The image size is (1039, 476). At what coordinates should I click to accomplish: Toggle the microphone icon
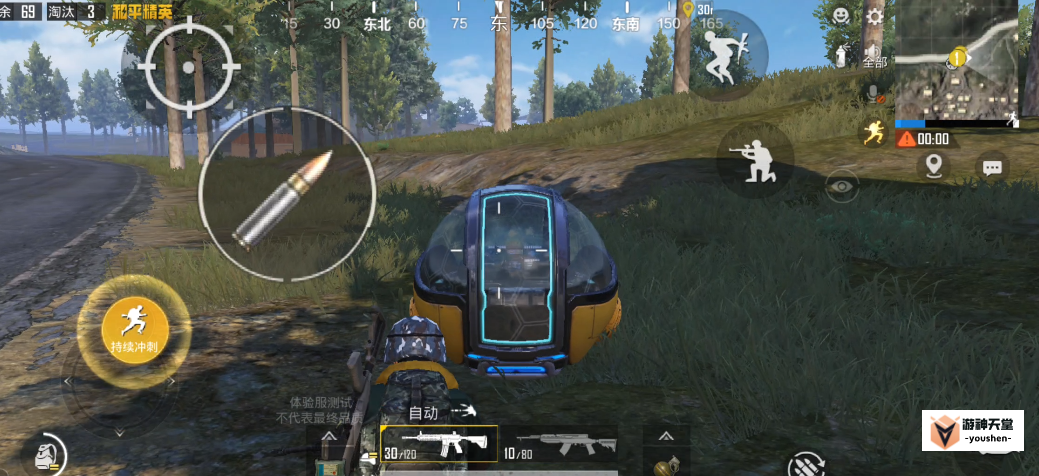point(873,94)
